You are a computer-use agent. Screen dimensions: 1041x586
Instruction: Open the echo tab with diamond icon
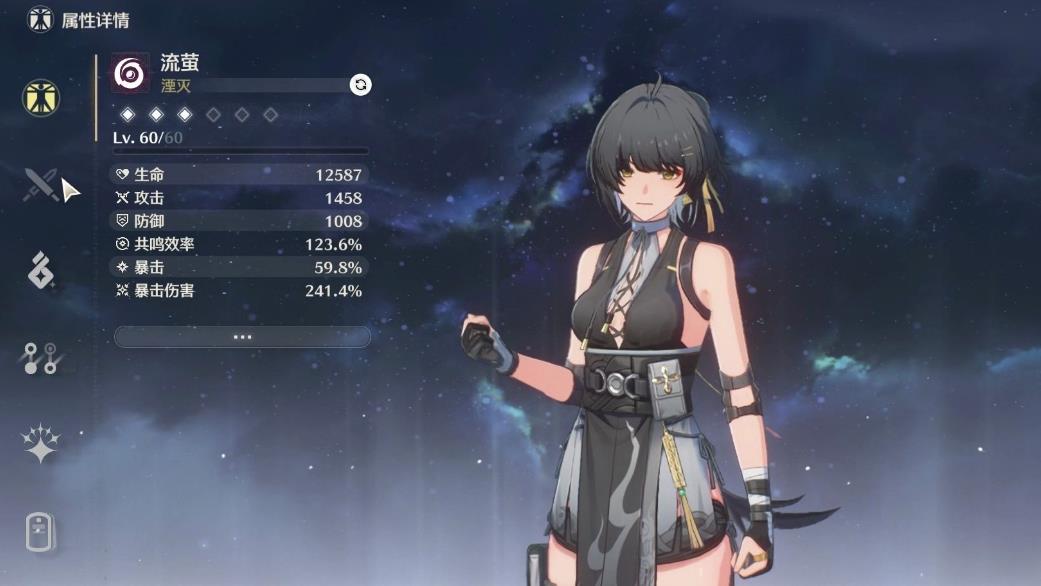(x=40, y=270)
